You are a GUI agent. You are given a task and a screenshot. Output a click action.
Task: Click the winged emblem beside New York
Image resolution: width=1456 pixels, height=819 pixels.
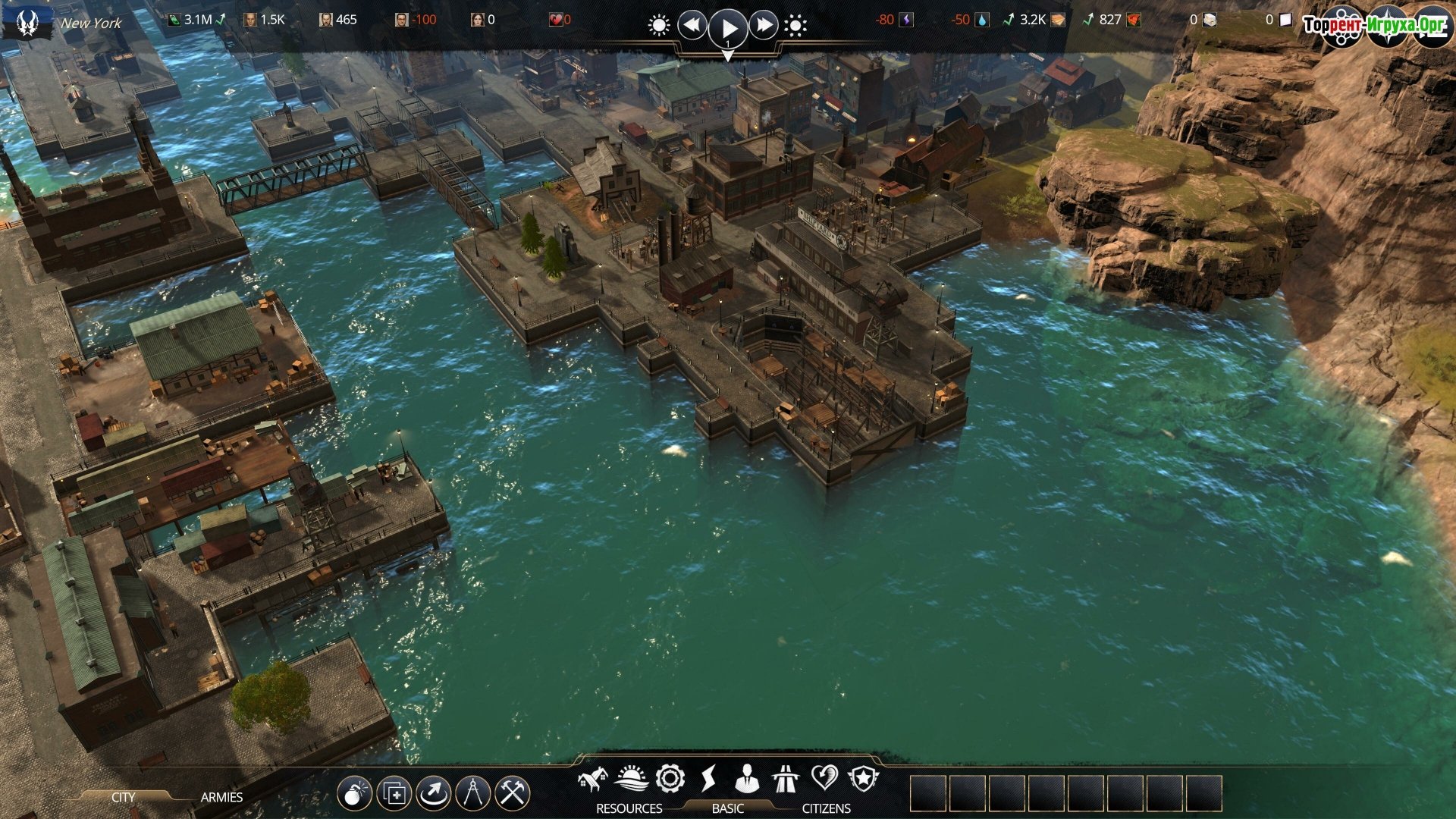[x=28, y=24]
